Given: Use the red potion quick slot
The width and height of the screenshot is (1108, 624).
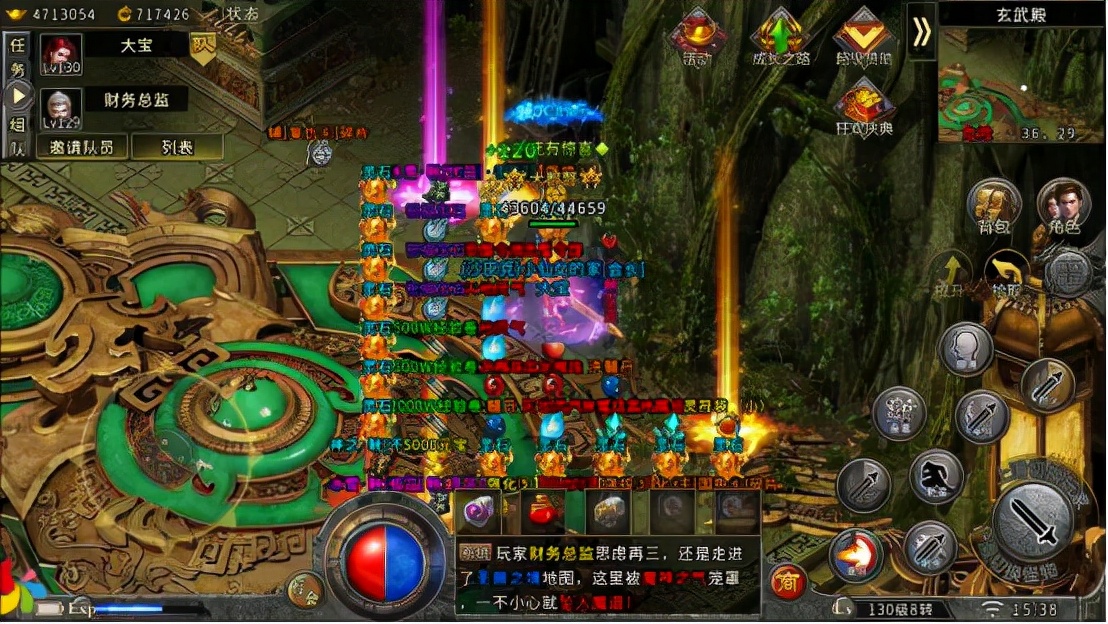Looking at the screenshot, I should pyautogui.click(x=543, y=511).
